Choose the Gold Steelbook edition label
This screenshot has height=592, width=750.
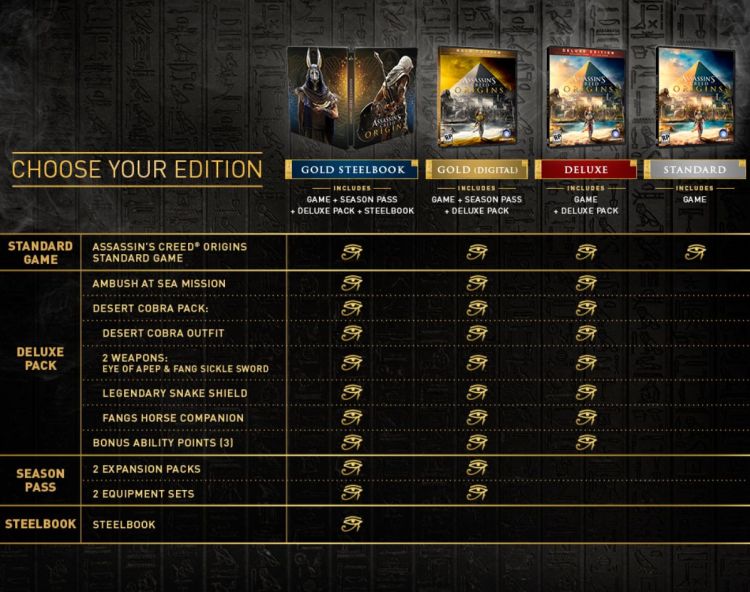pos(351,170)
